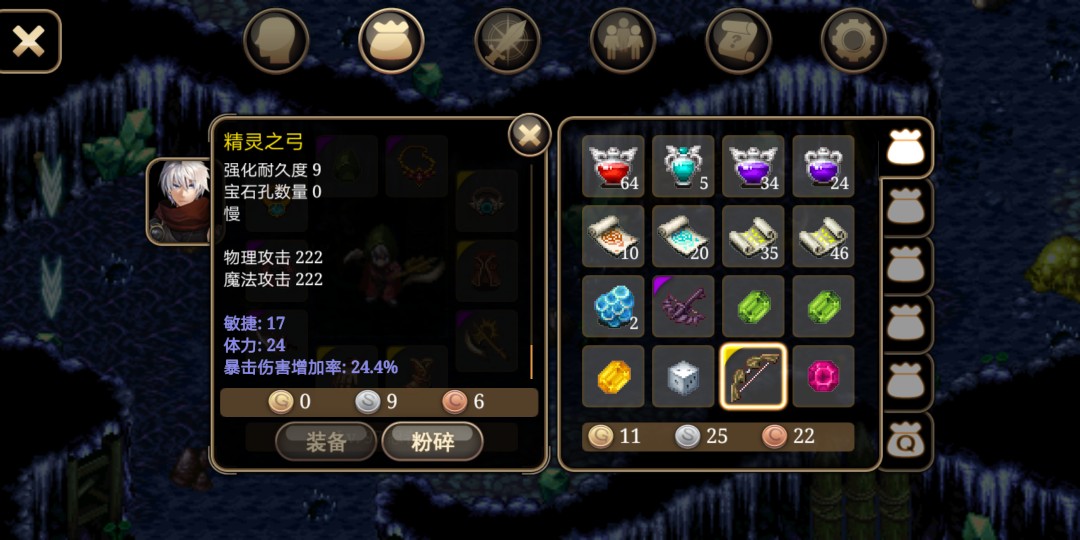Select the pink ruby gem item
The image size is (1080, 540).
coord(823,376)
